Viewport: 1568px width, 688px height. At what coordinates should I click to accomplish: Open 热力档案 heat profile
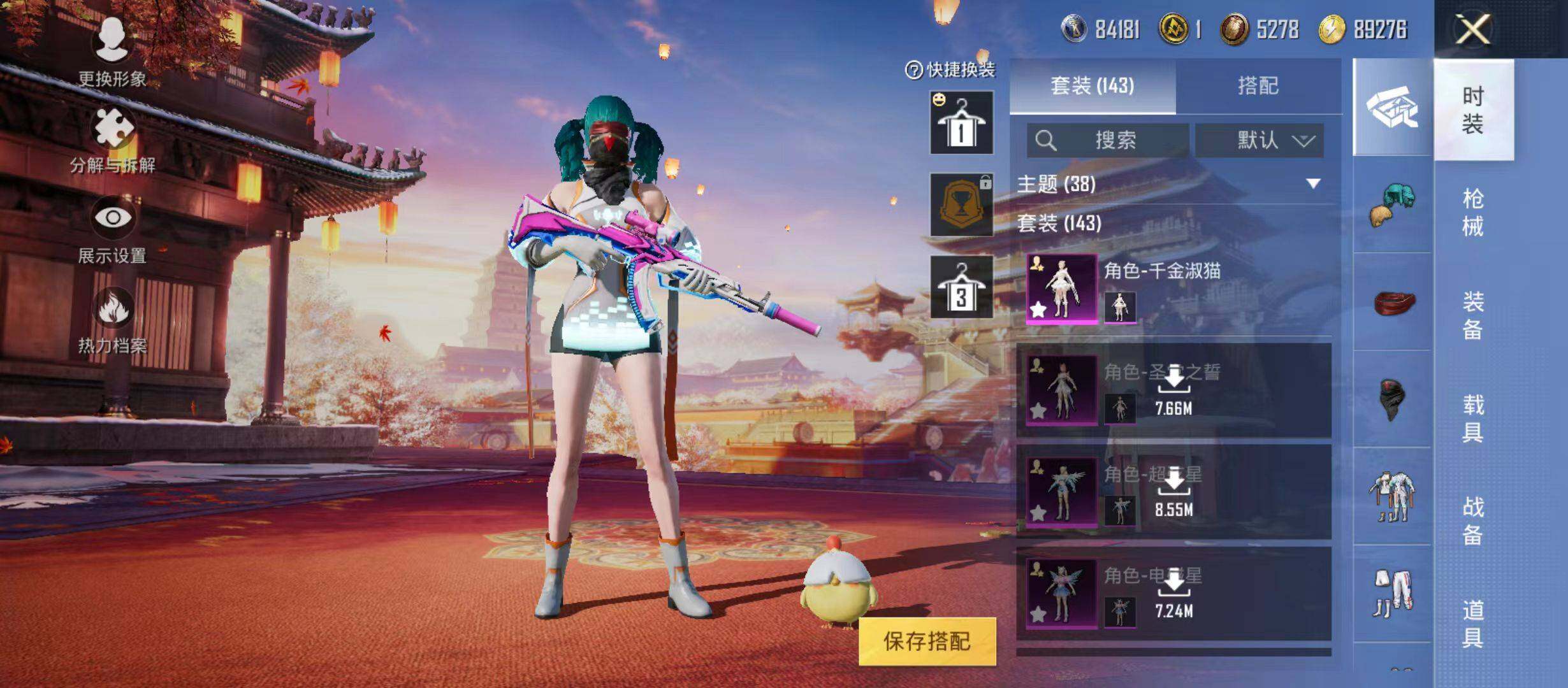[x=113, y=320]
